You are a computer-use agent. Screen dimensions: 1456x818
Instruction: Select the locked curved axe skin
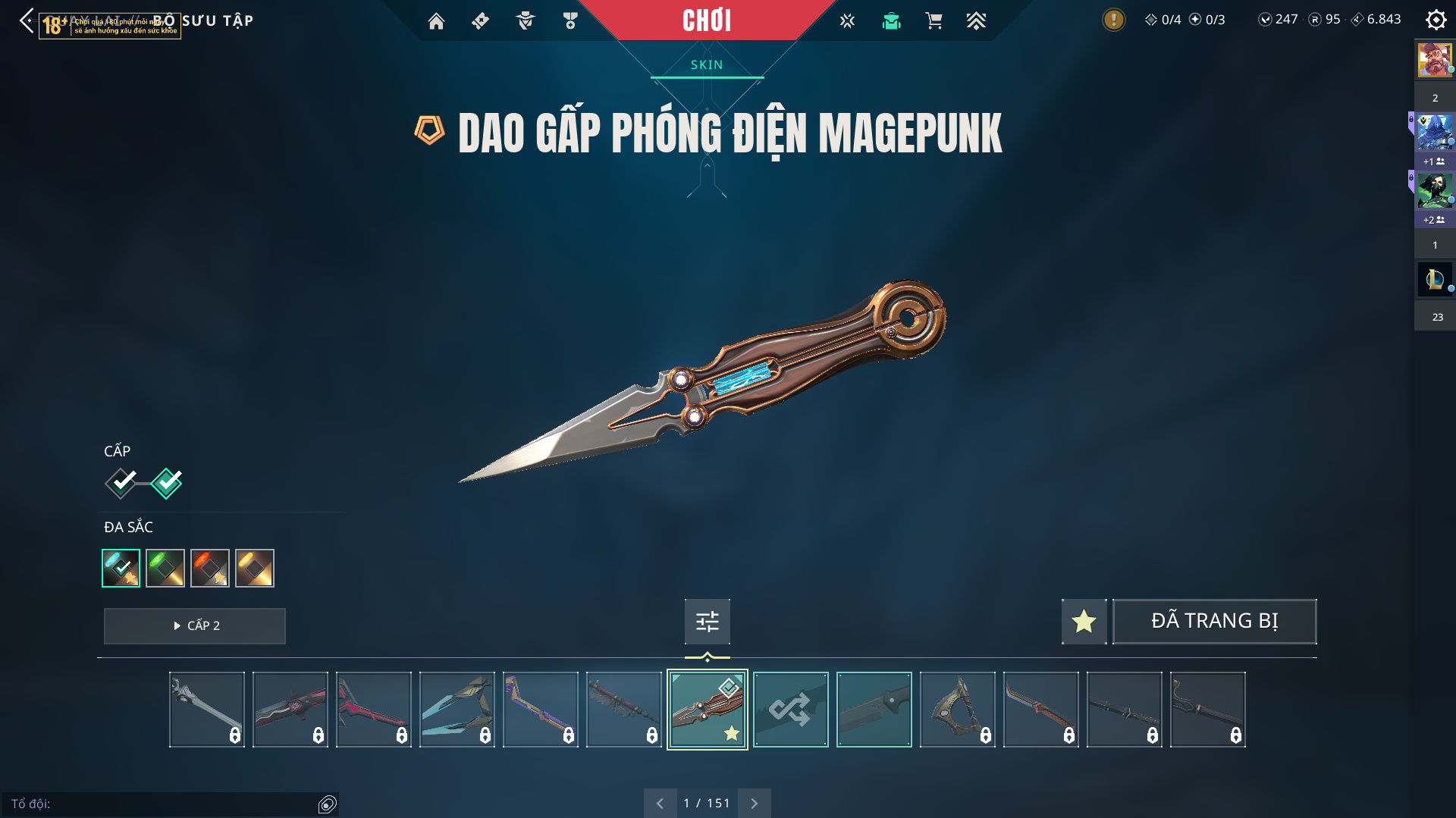957,710
